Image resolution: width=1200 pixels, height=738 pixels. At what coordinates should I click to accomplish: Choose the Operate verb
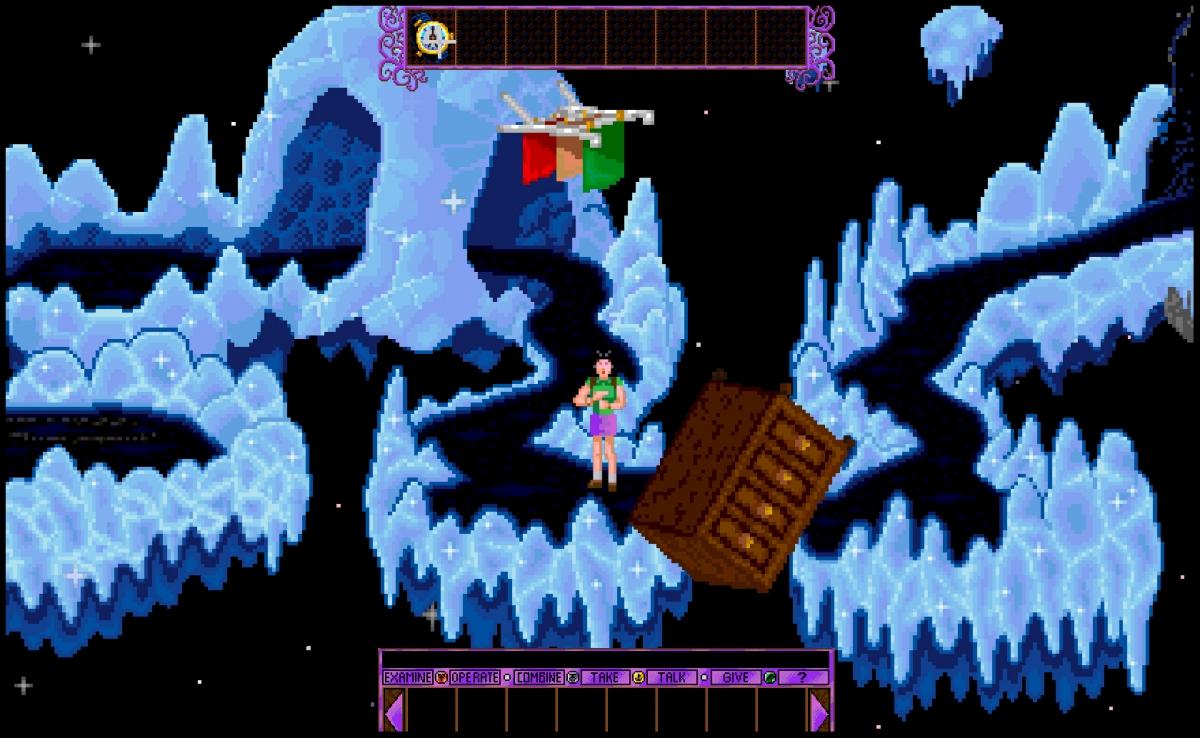pyautogui.click(x=474, y=677)
